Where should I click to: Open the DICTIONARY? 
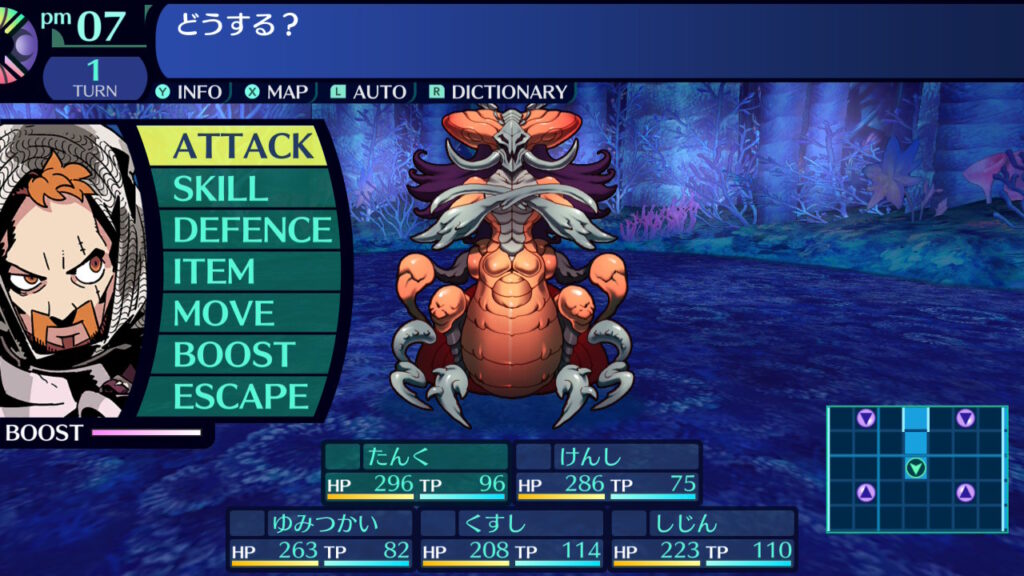tap(498, 92)
